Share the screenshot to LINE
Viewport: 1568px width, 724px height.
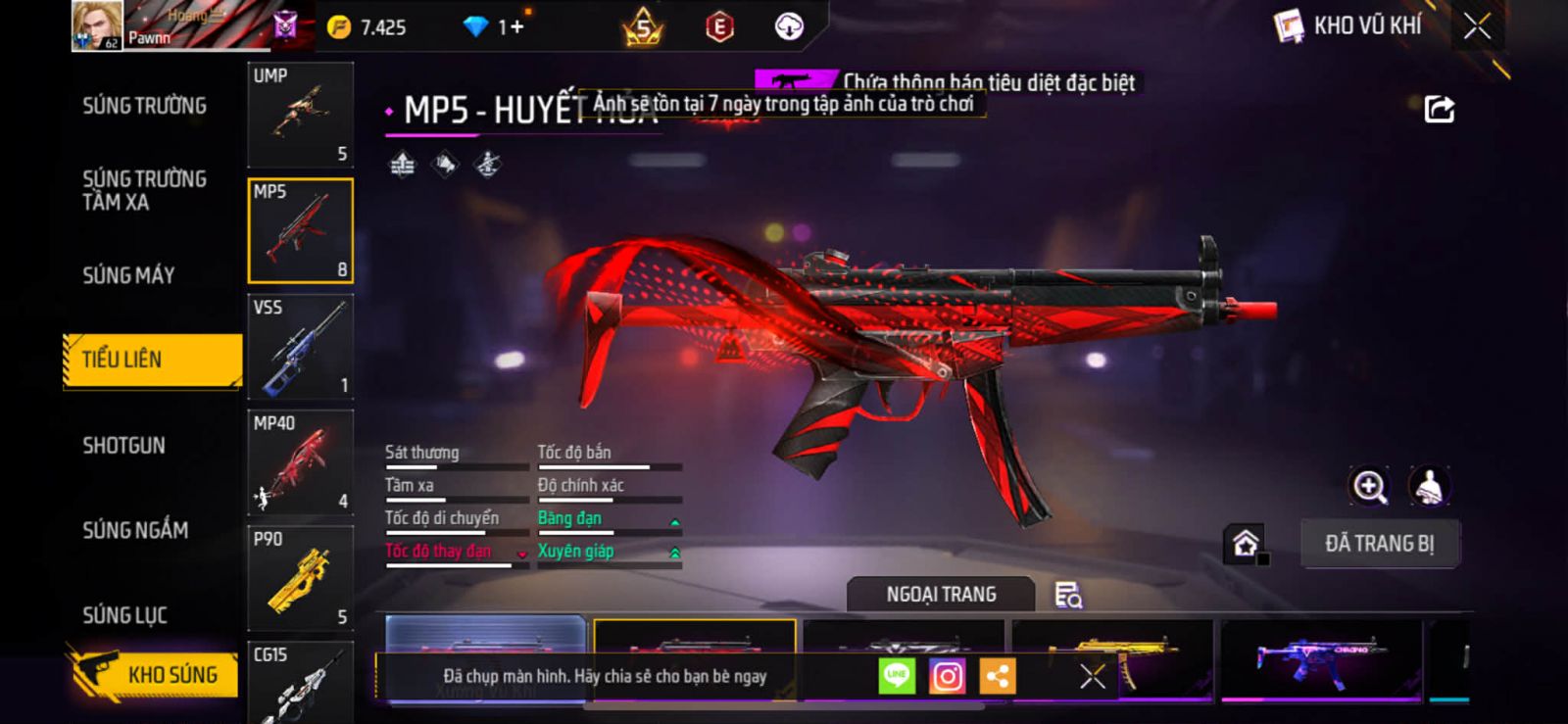pos(896,676)
